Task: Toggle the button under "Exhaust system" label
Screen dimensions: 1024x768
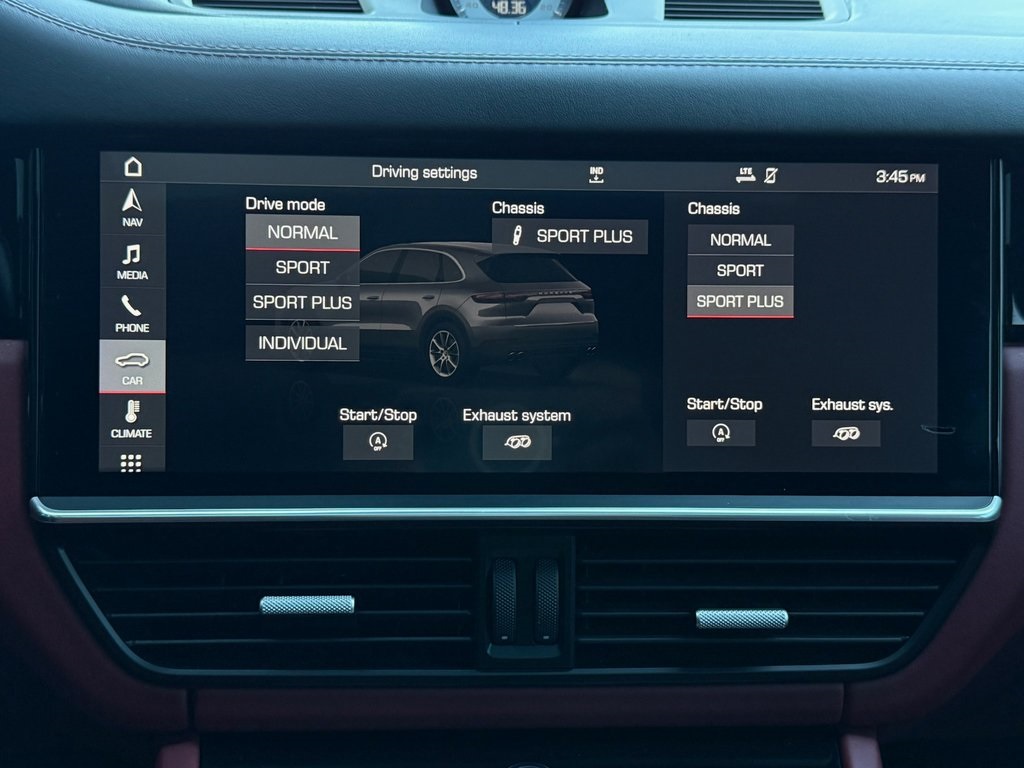Action: tap(517, 442)
